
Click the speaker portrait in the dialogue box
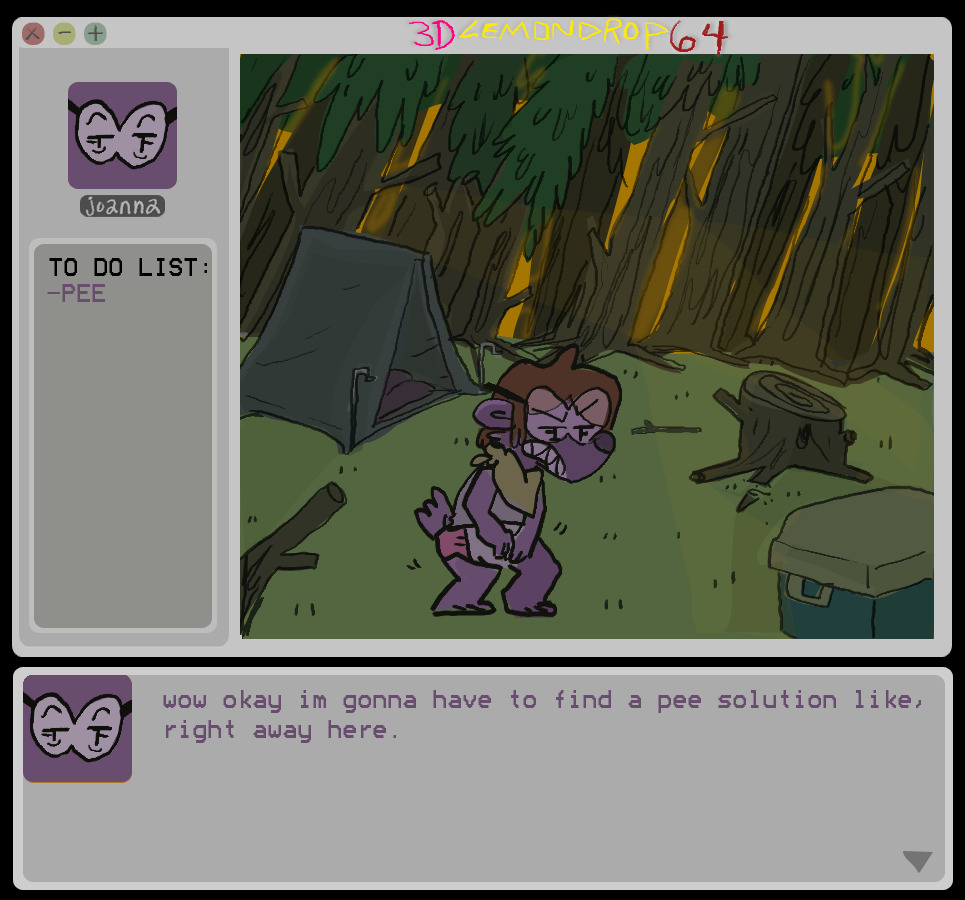tap(78, 728)
